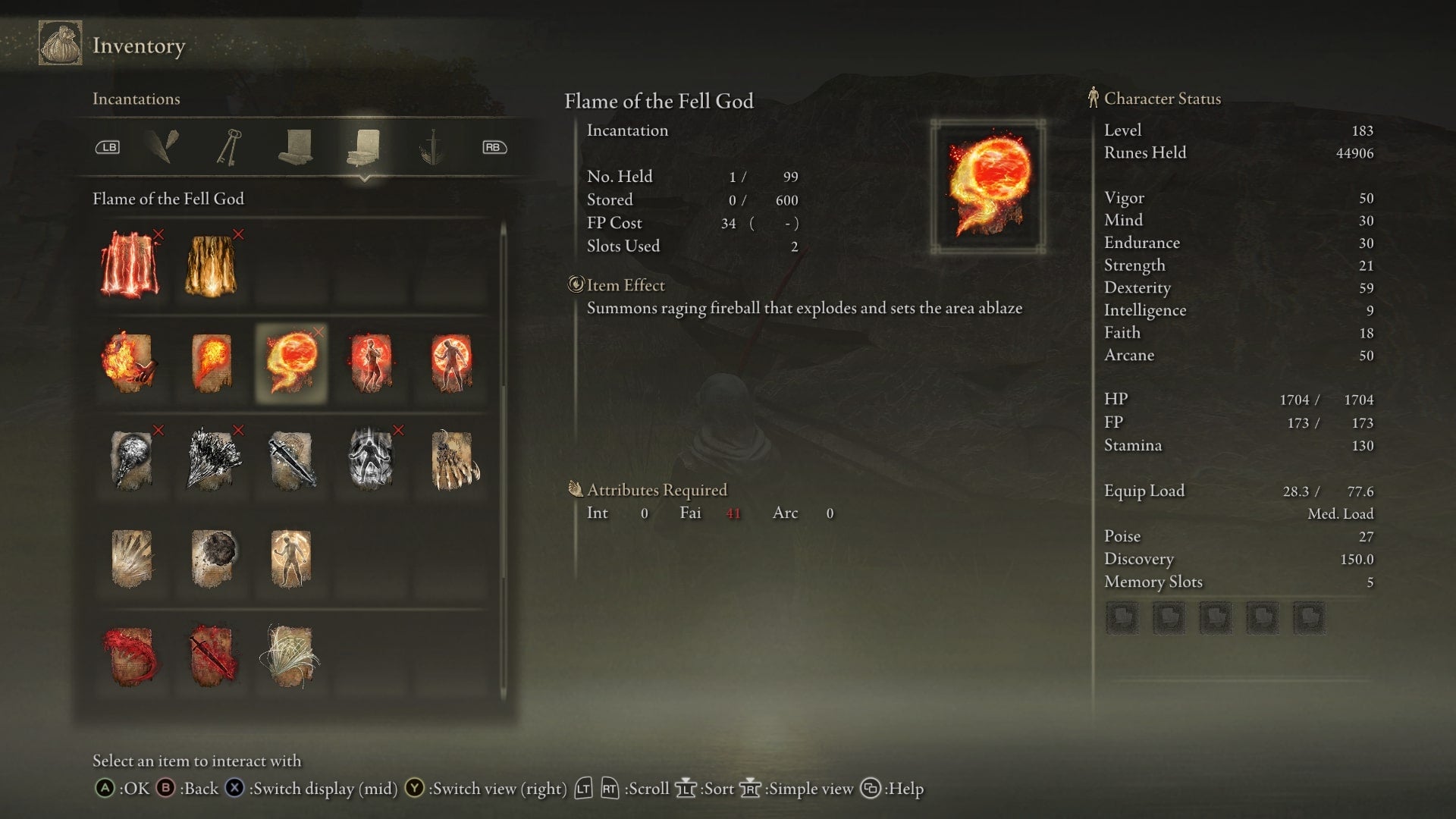The width and height of the screenshot is (1456, 819).
Task: Open the highlighted Incantations scroll tab
Action: [364, 147]
